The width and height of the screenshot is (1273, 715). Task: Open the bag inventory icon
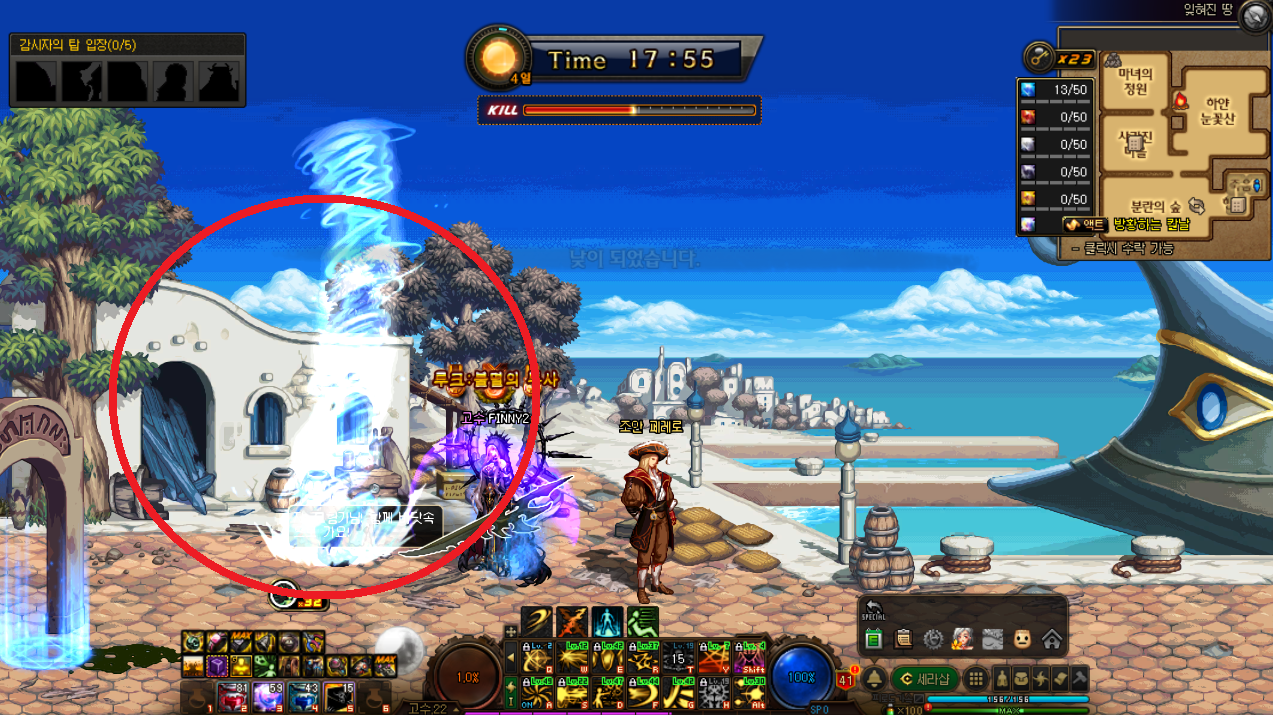(1022, 678)
